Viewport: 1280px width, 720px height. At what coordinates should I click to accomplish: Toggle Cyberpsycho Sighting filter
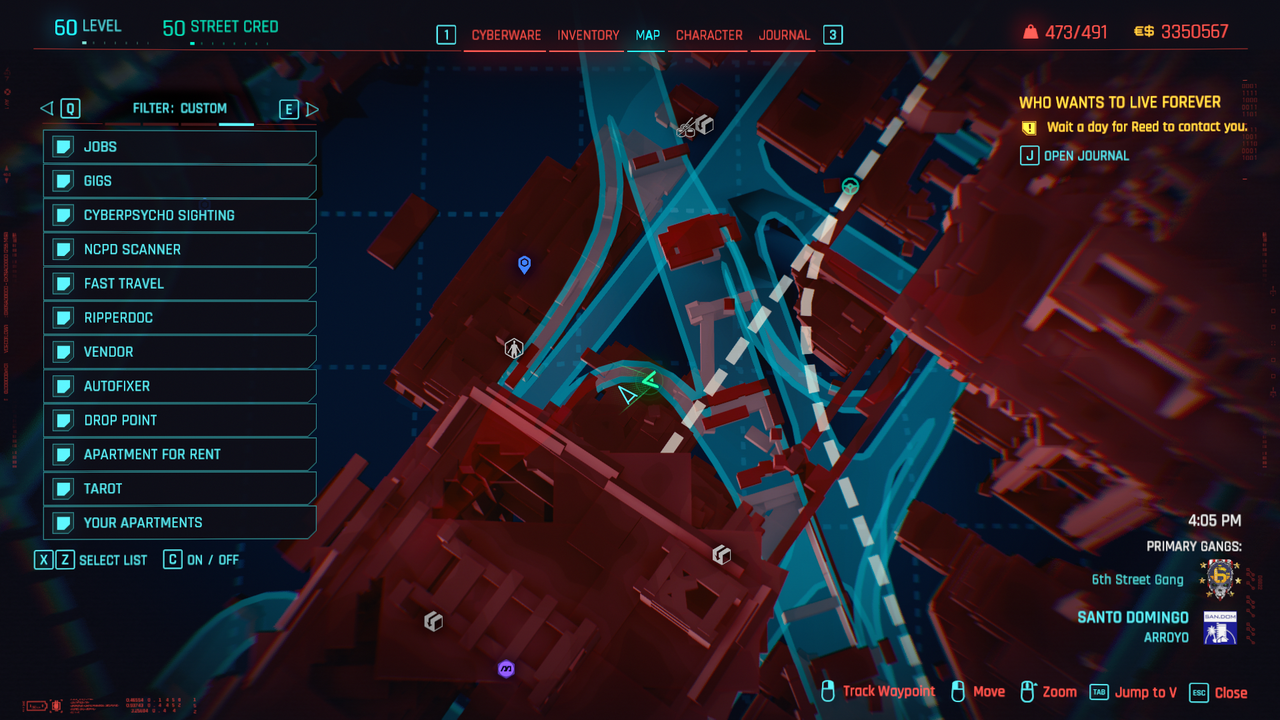pyautogui.click(x=180, y=215)
